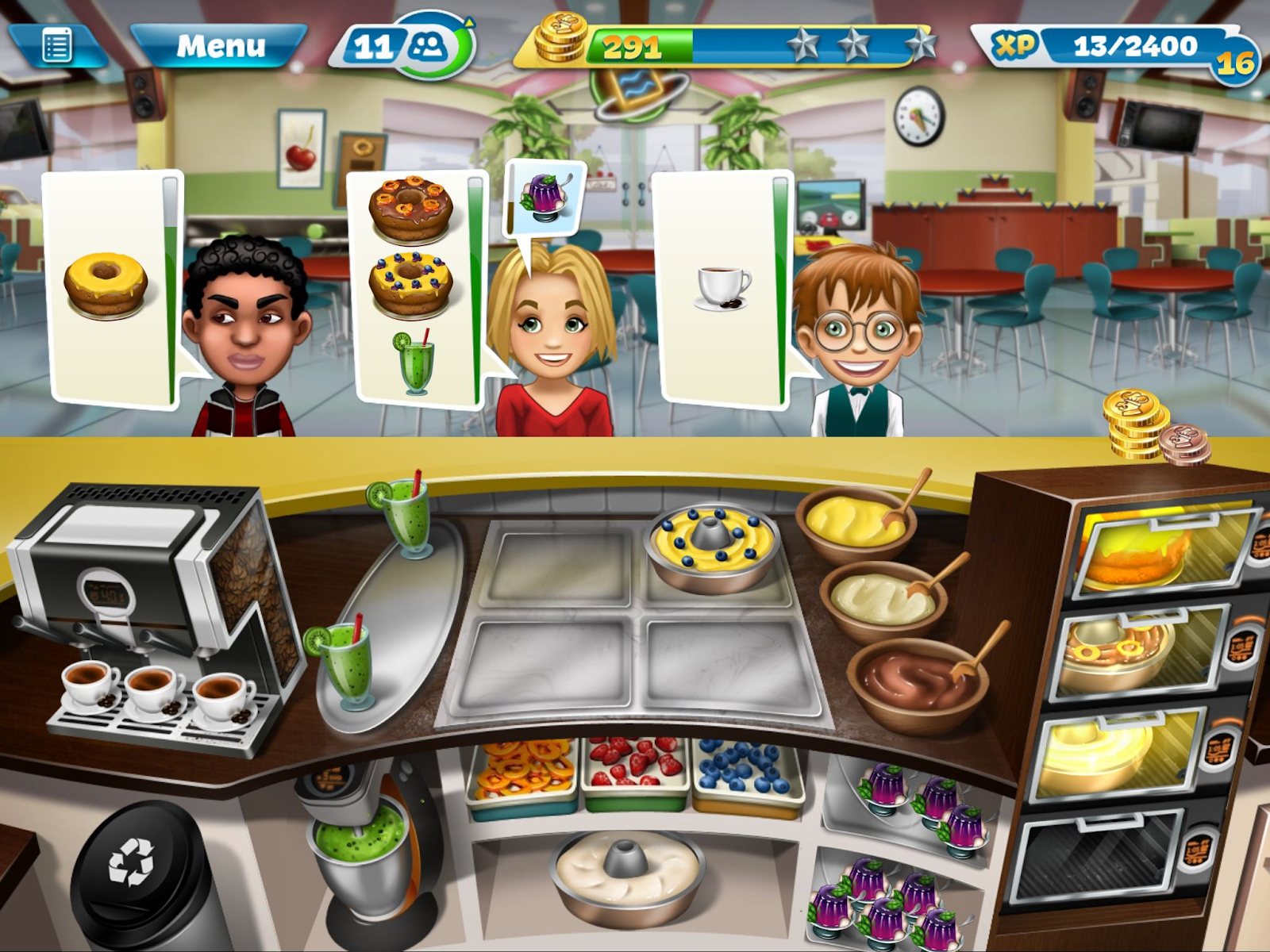
Task: Serve the blueberry-topped cake on the counter
Action: point(712,543)
